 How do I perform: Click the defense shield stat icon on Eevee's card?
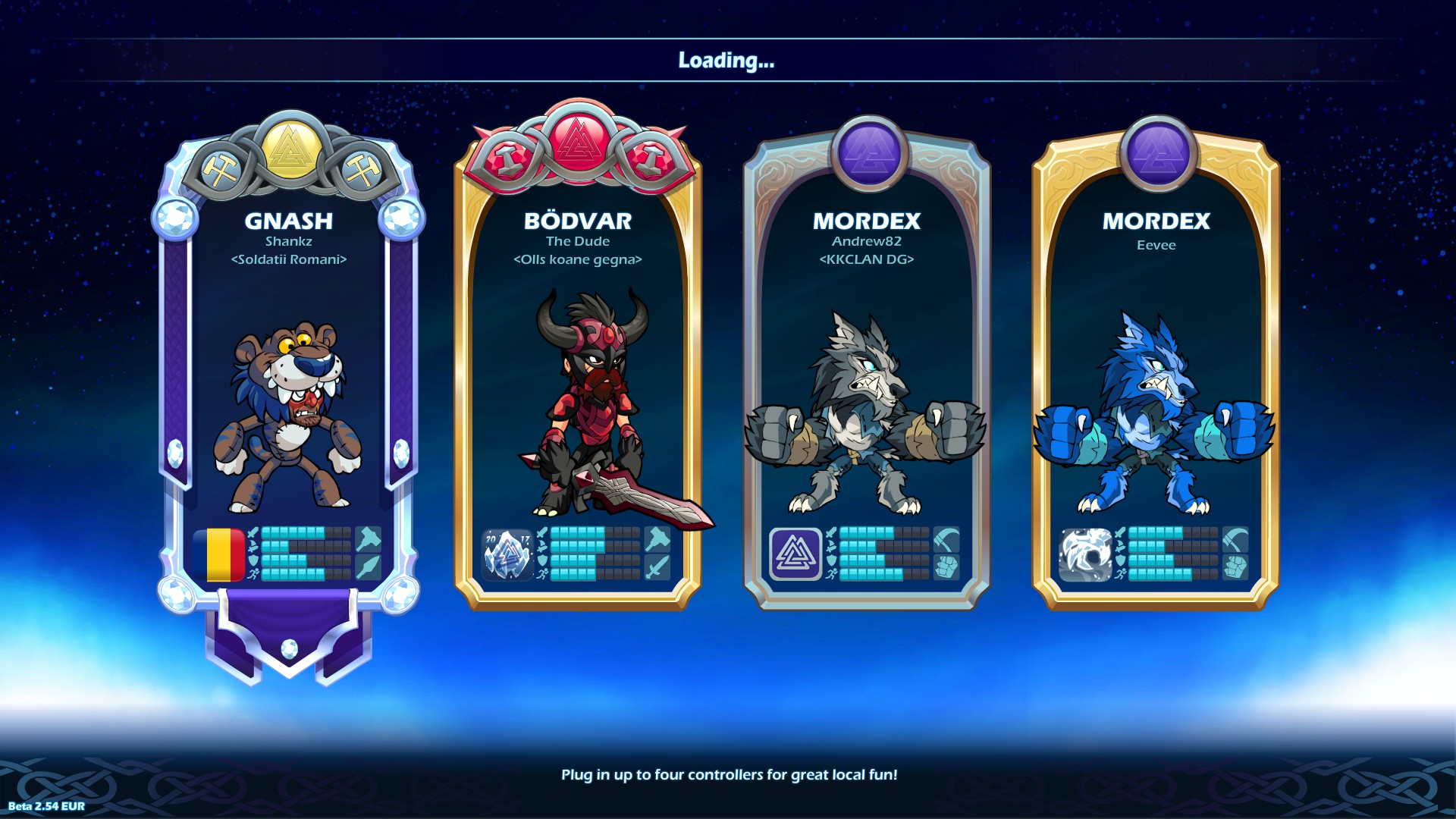[1120, 560]
